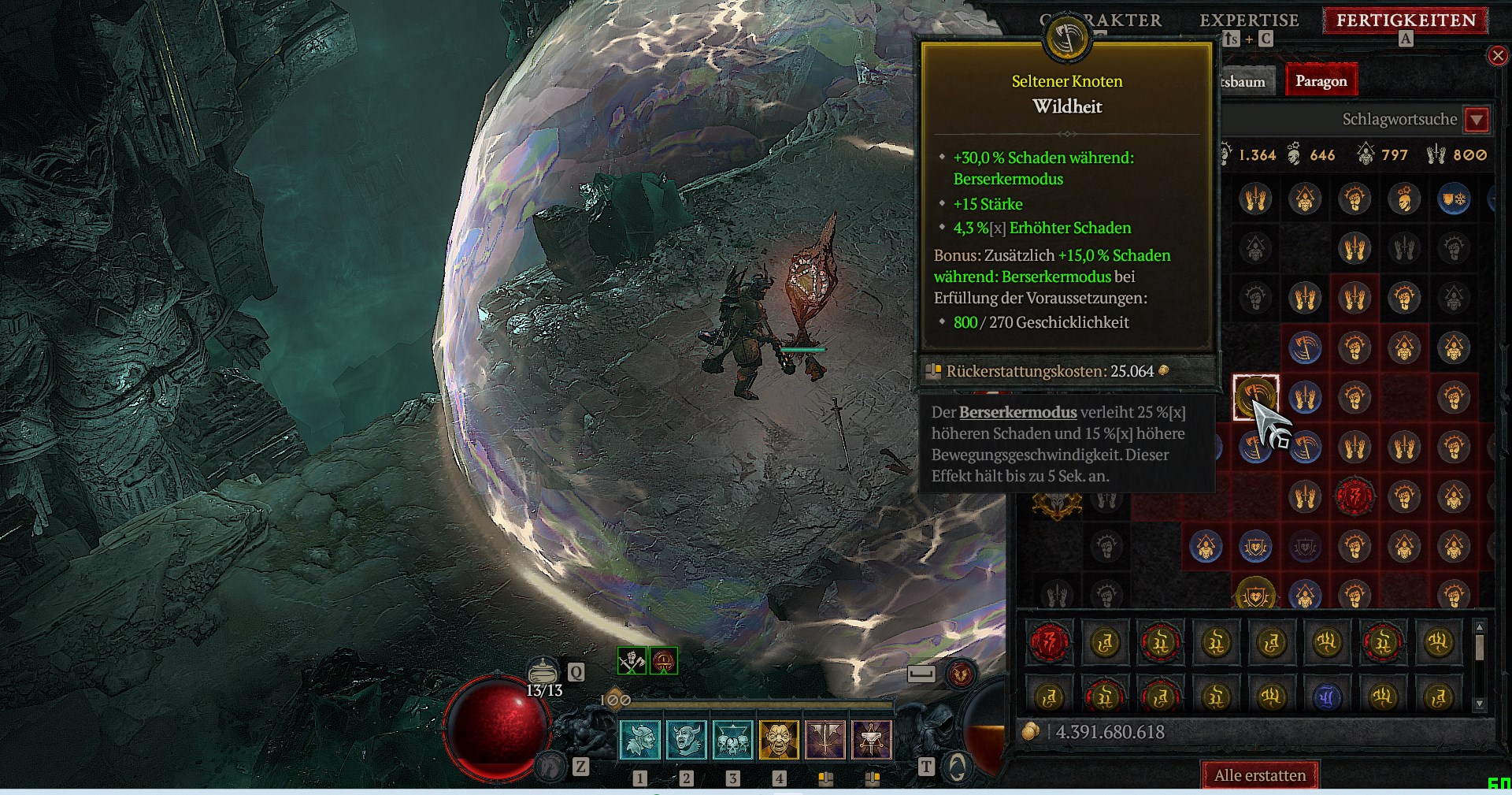
Task: Activate the horned-helmet warrior shout skill
Action: (x=686, y=740)
